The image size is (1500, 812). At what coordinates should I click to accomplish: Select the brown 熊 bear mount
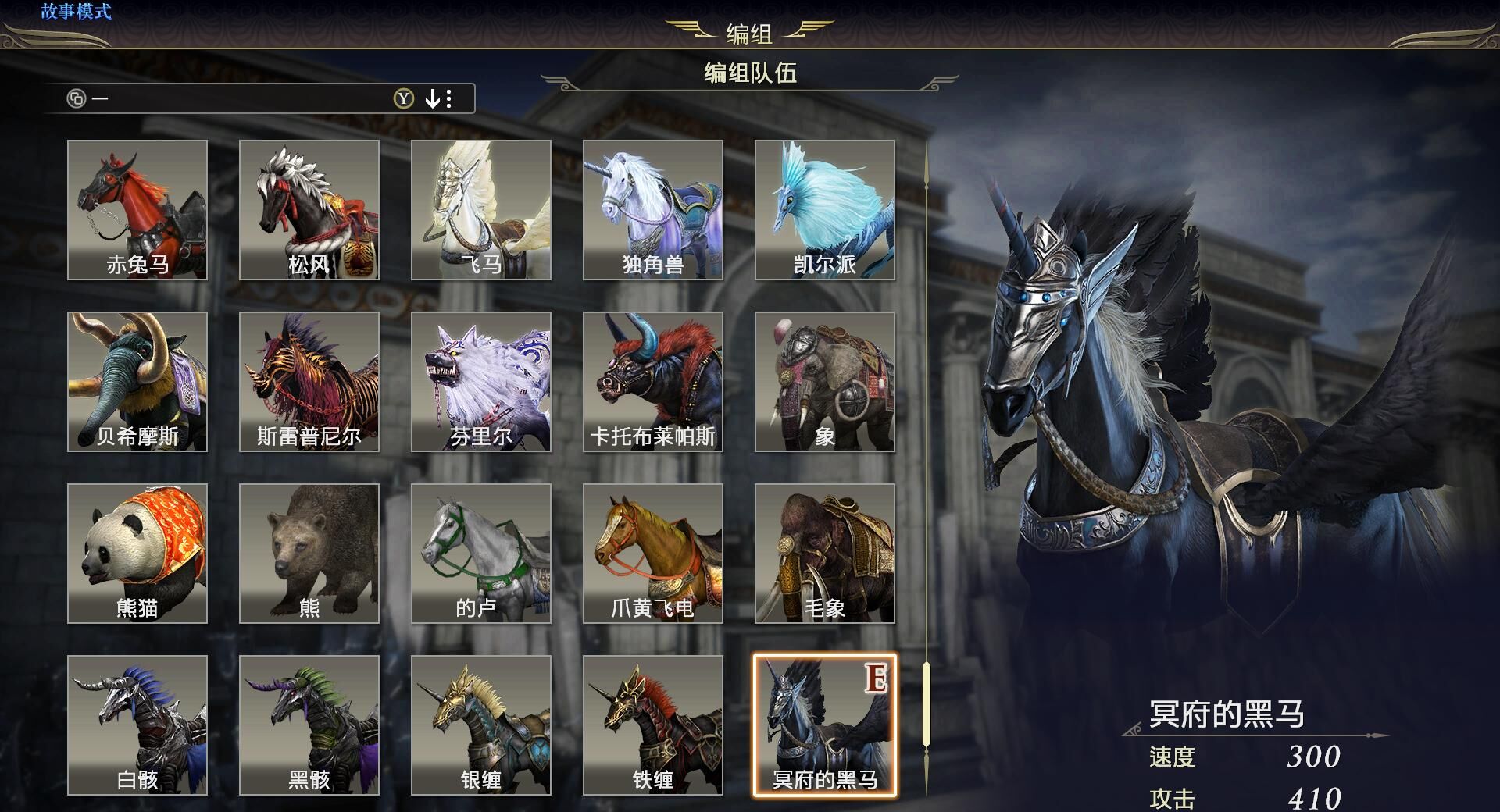(x=309, y=553)
